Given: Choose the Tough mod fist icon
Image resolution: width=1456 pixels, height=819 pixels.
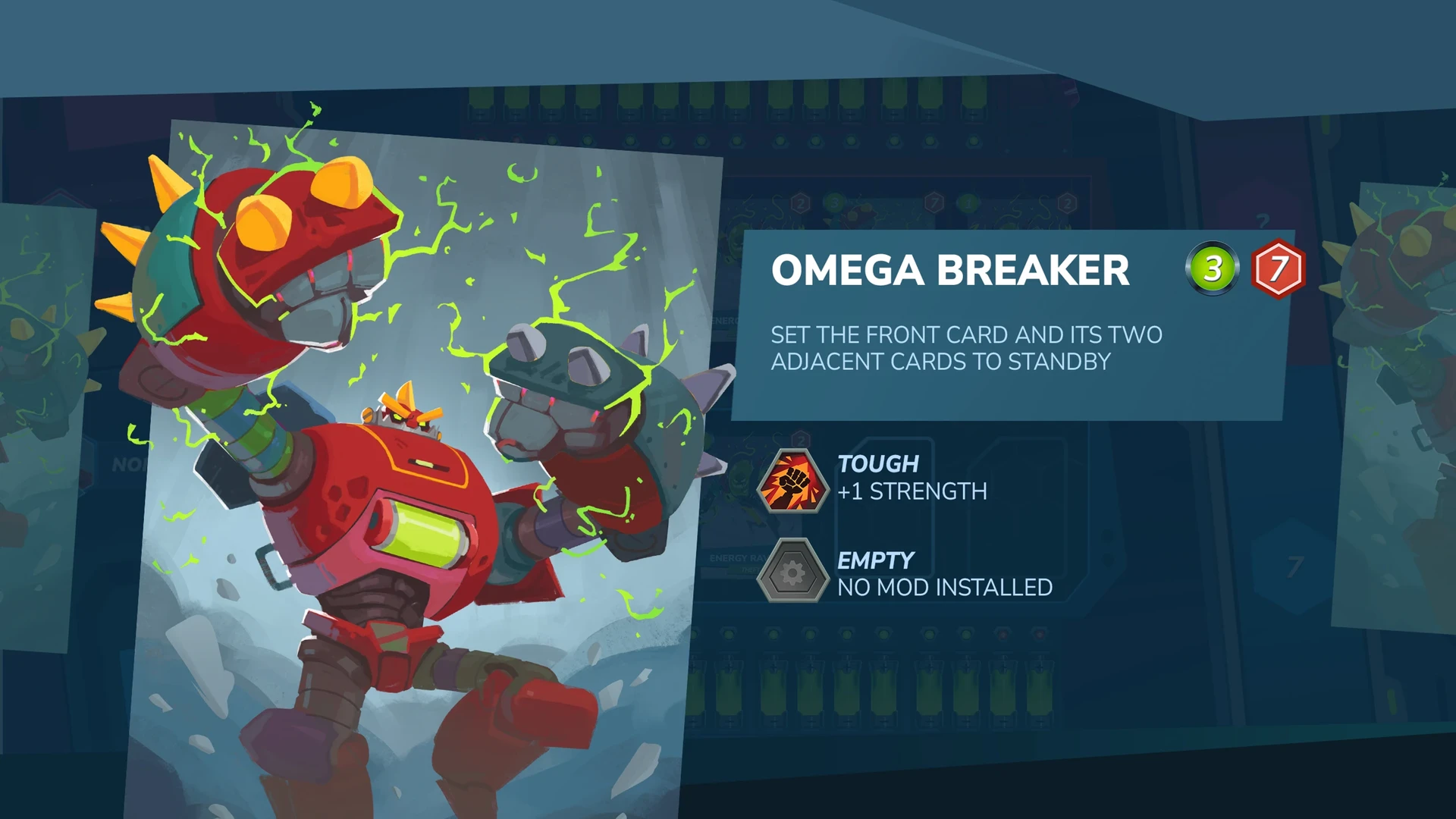Looking at the screenshot, I should click(x=792, y=480).
